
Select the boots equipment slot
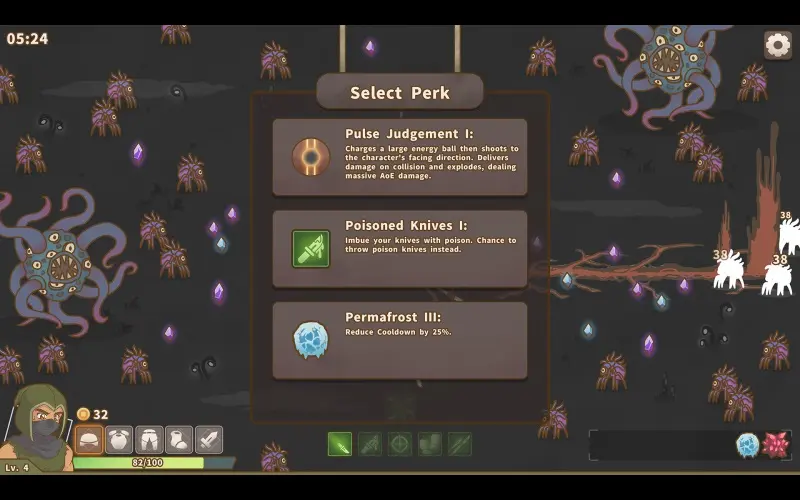(x=179, y=439)
